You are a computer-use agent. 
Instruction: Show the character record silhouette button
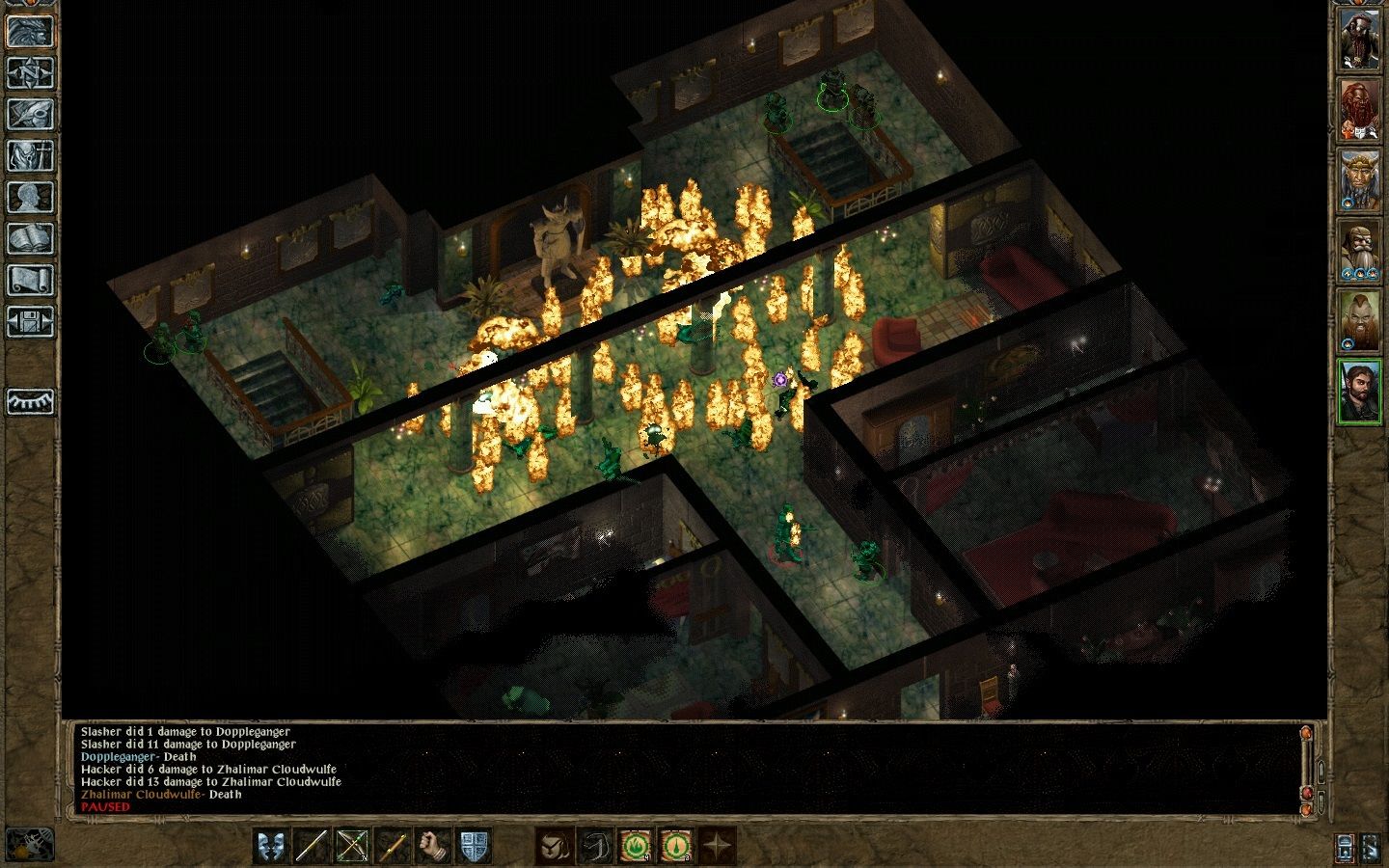click(x=30, y=197)
